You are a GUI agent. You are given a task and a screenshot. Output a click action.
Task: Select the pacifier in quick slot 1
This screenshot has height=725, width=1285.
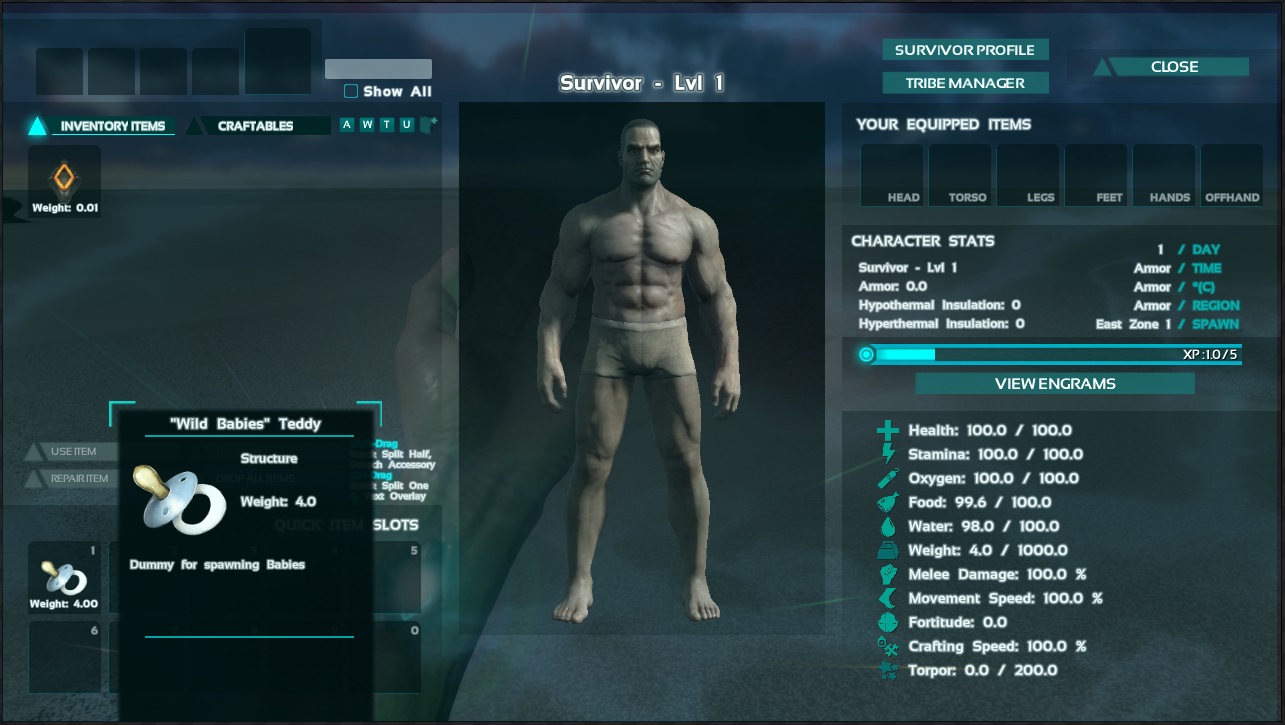64,577
